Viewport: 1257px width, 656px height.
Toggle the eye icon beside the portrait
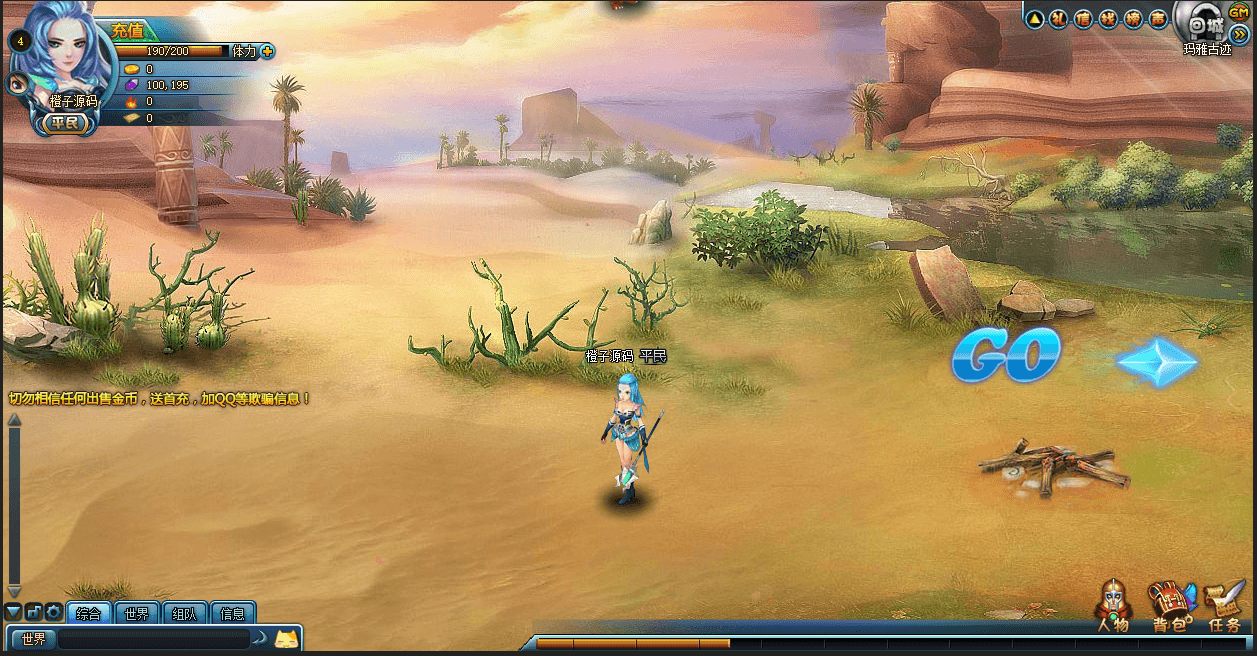pos(17,83)
